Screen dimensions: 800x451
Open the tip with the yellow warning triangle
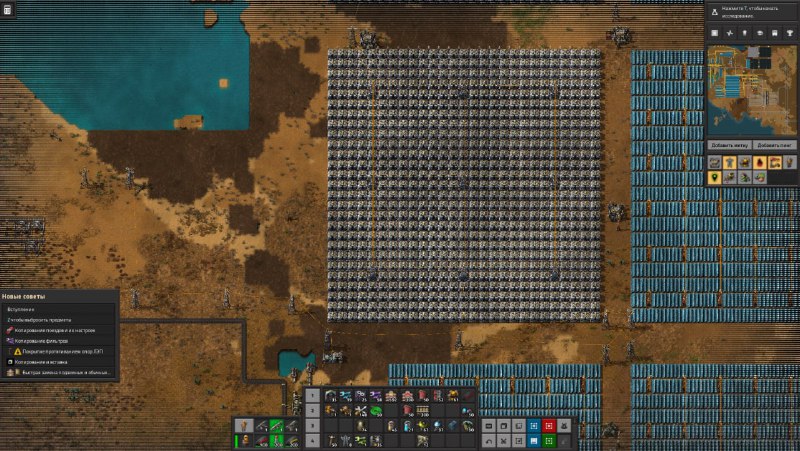(x=60, y=351)
